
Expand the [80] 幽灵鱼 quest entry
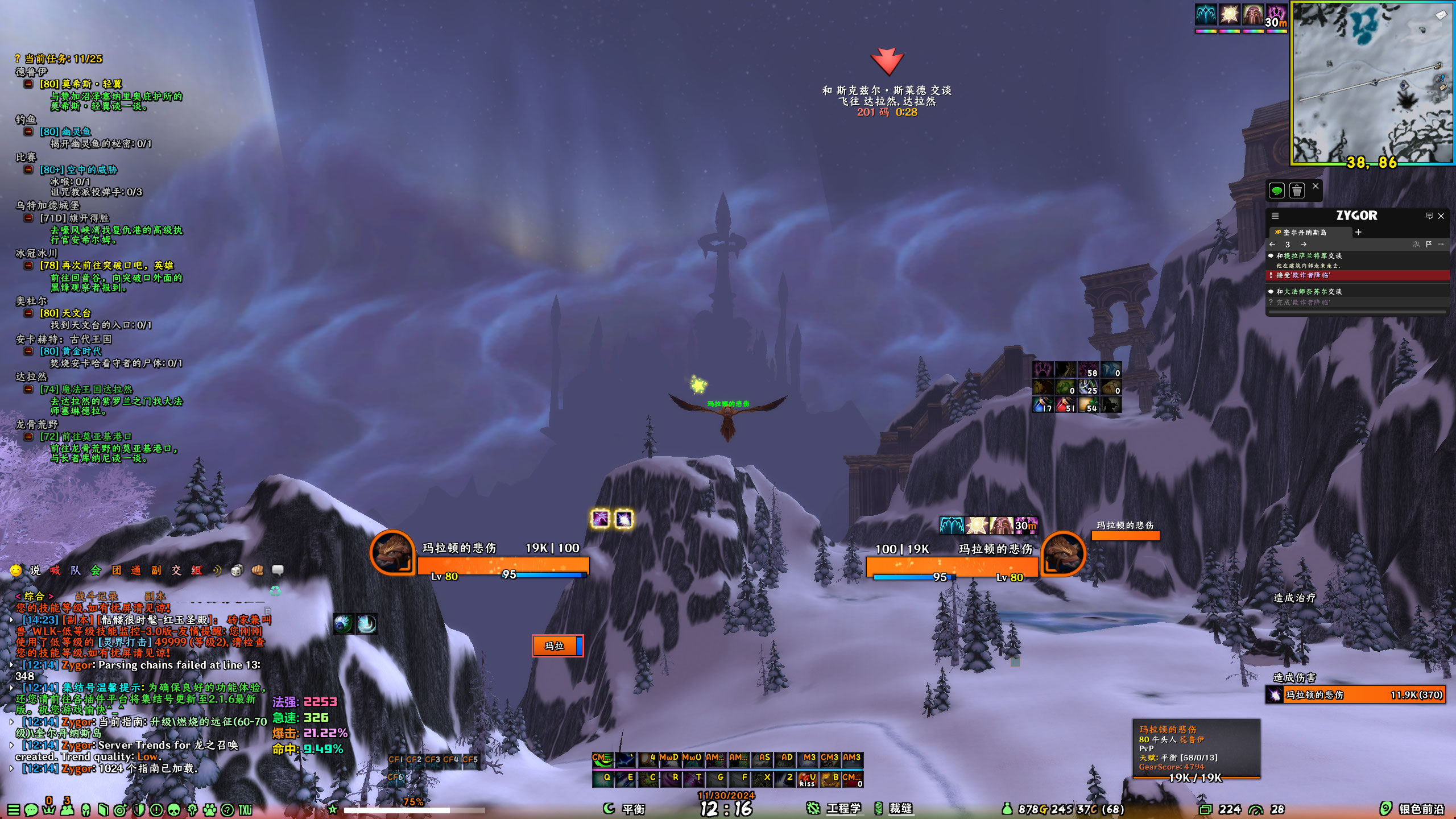pos(28,132)
